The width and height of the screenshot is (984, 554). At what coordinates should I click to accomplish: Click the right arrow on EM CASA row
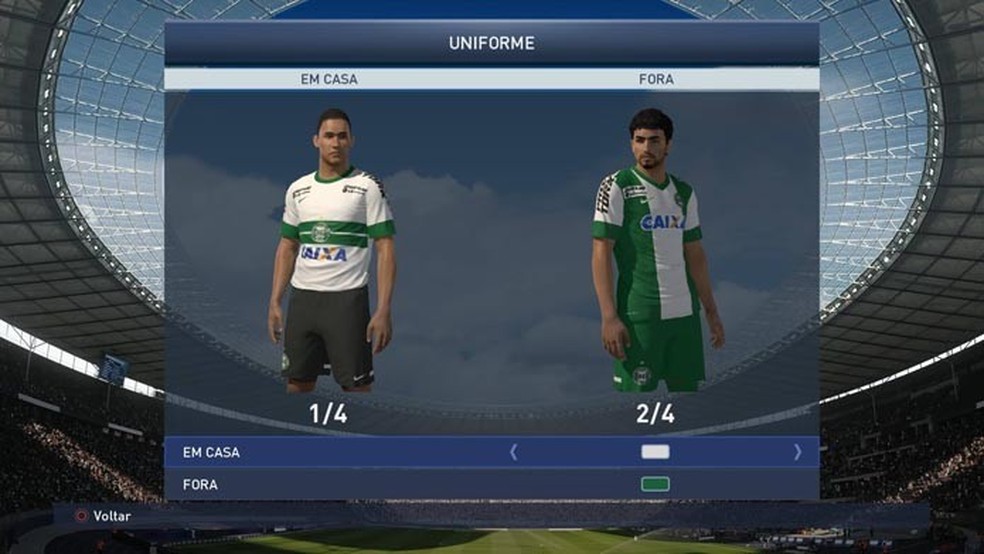tap(797, 452)
